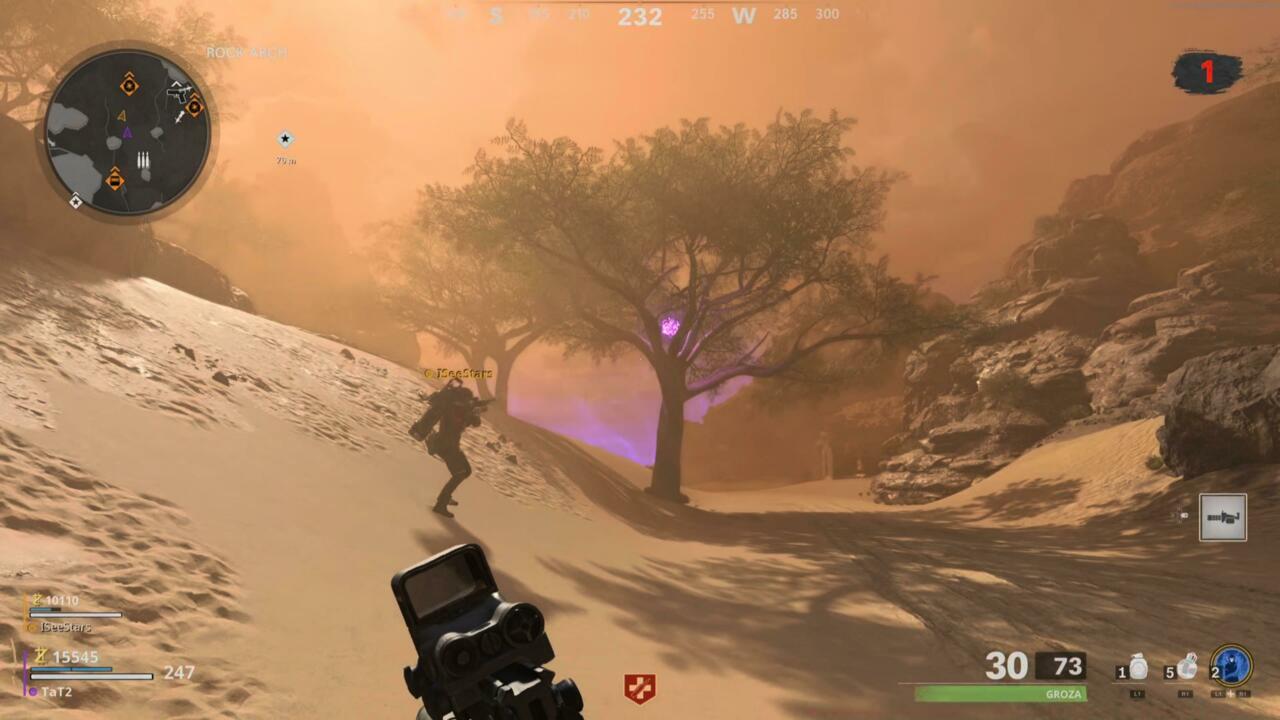Click the compass heading 232
The height and width of the screenshot is (720, 1280).
pyautogui.click(x=640, y=15)
